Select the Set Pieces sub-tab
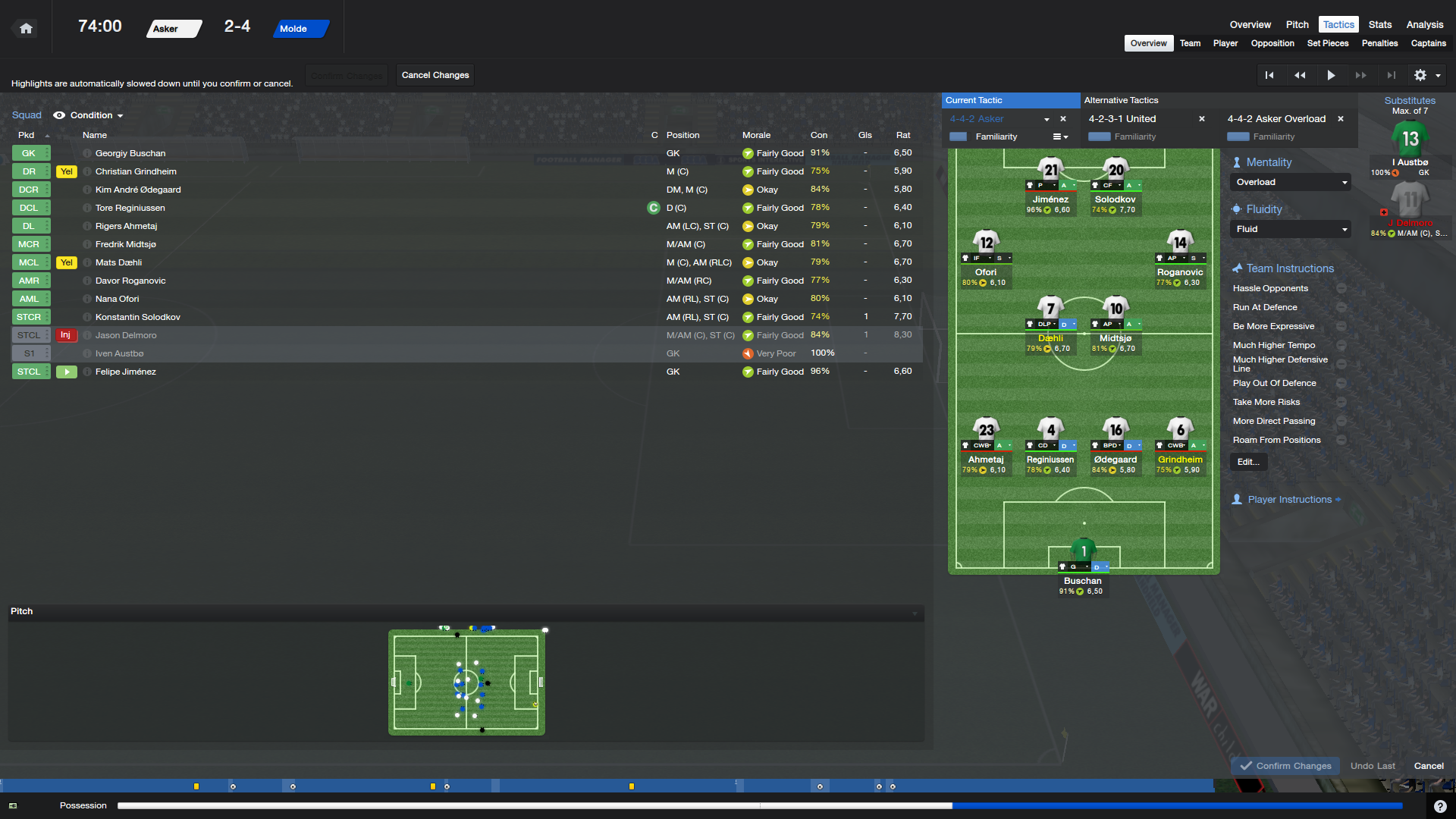The image size is (1456, 819). (1327, 43)
